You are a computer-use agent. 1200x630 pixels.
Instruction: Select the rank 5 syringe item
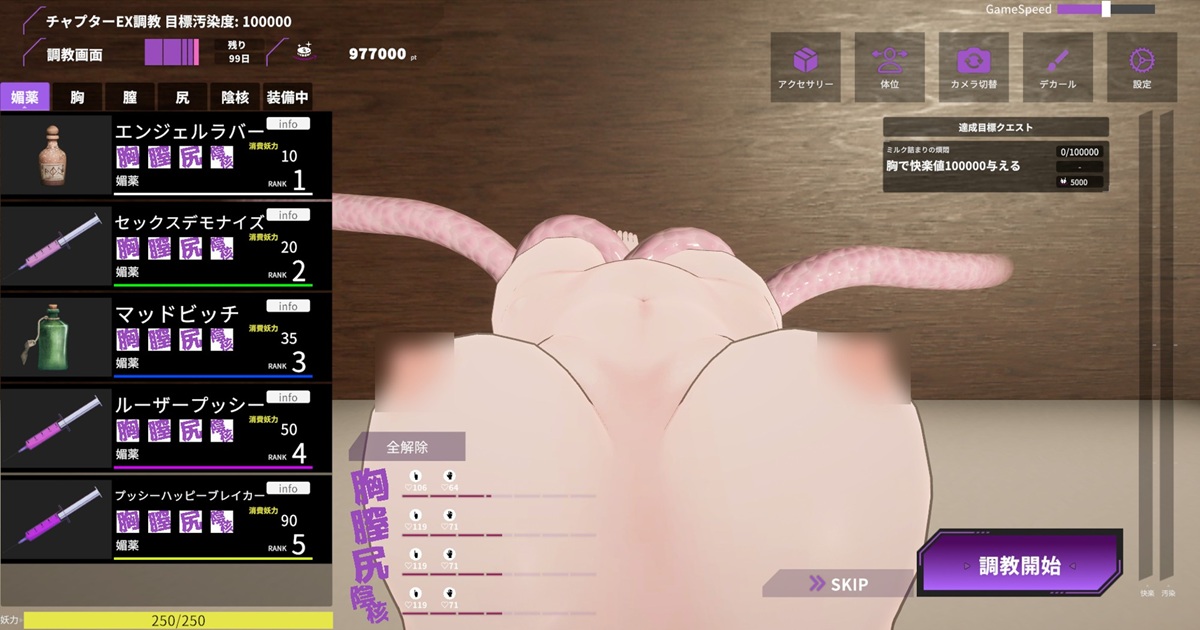pos(165,521)
